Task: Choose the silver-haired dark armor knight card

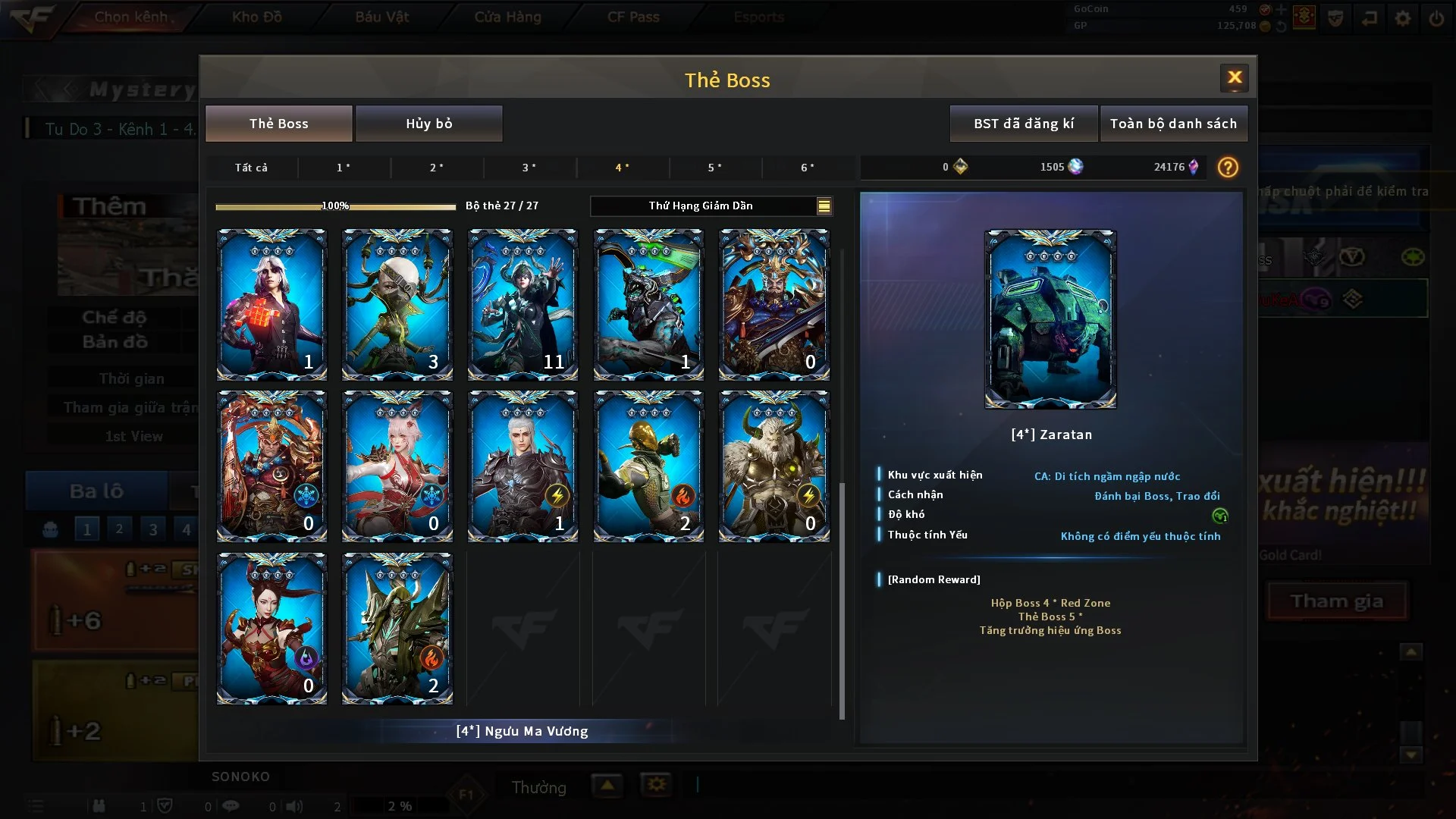Action: pyautogui.click(x=522, y=466)
